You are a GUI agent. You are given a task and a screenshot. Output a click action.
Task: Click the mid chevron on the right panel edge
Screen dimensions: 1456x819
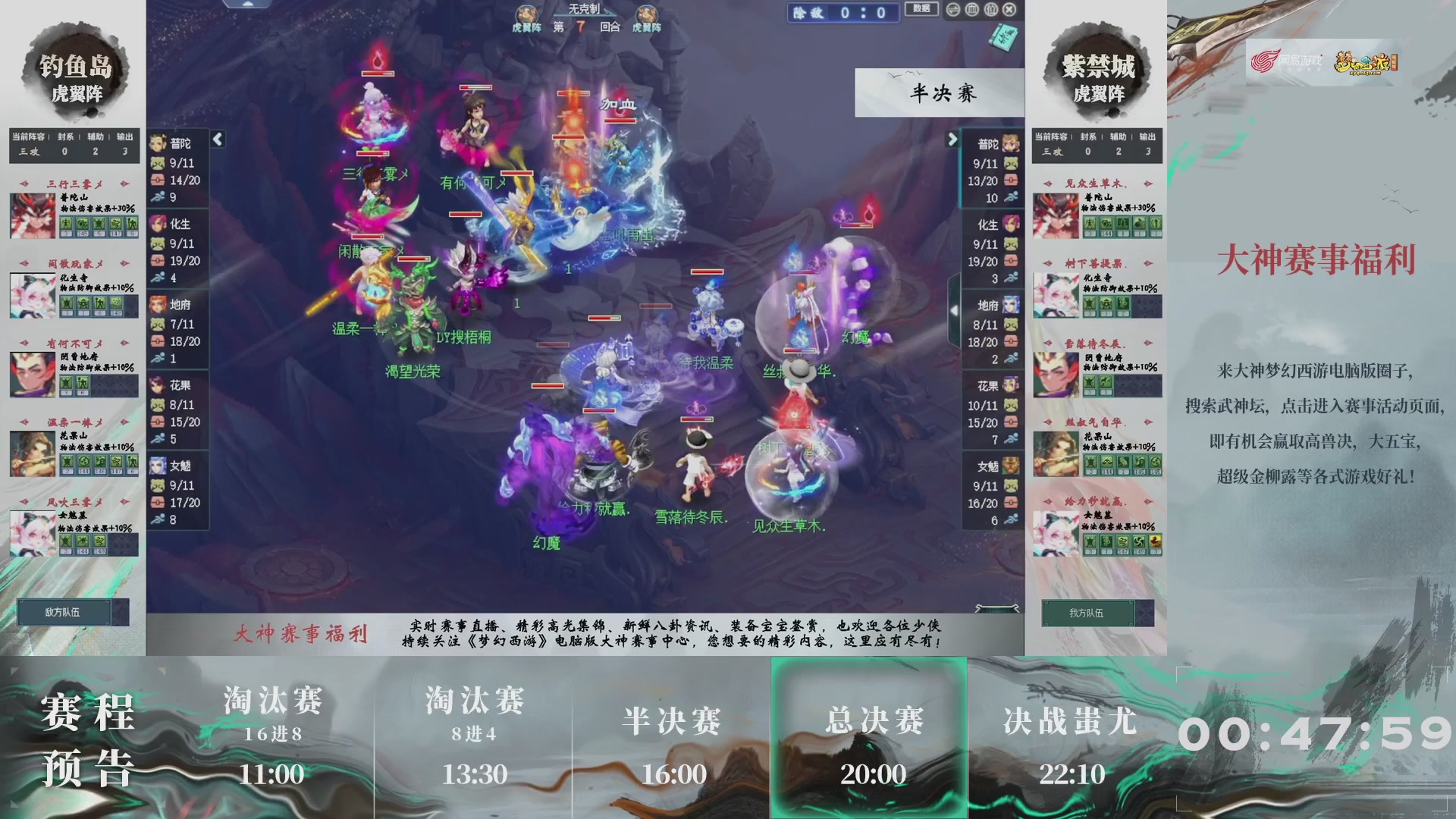[954, 309]
